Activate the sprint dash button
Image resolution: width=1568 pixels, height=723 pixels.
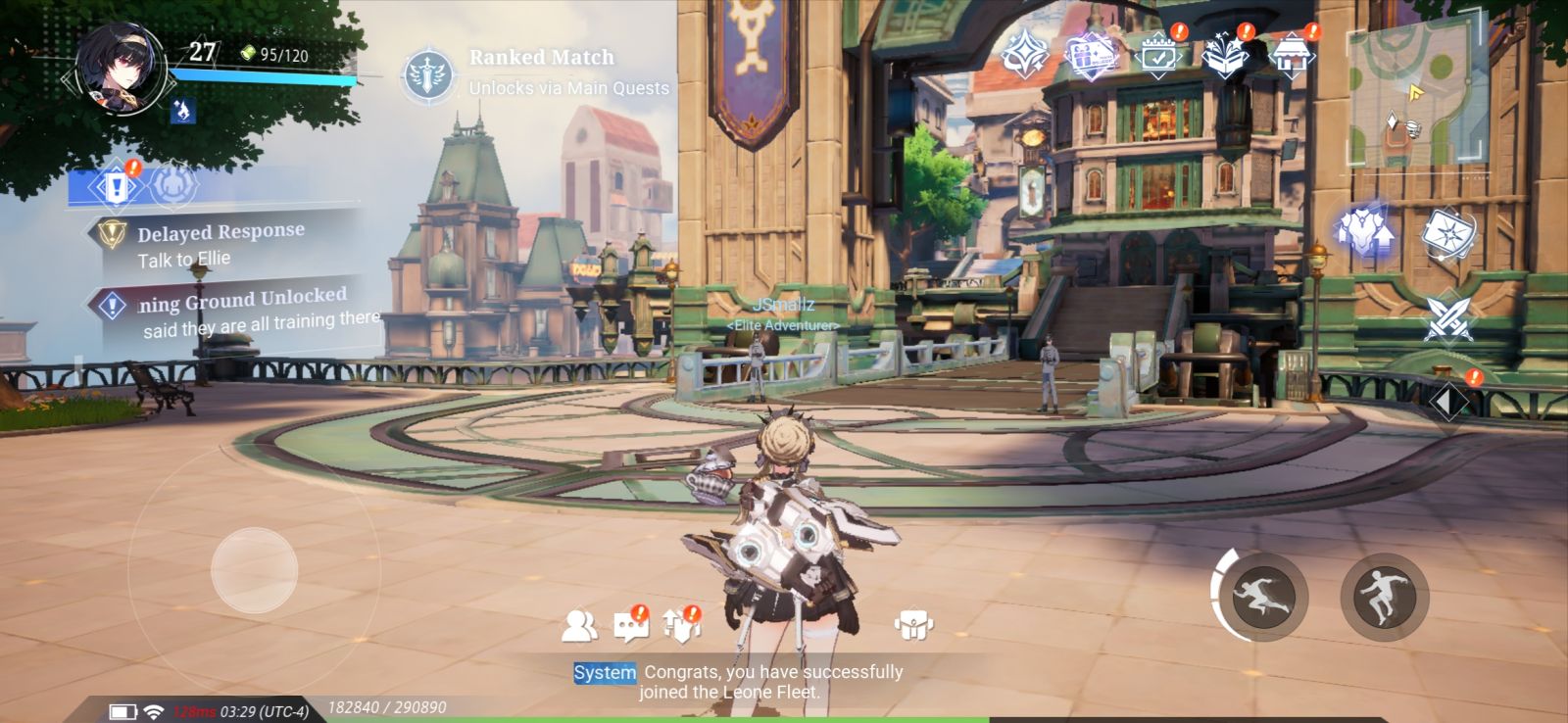pyautogui.click(x=1262, y=595)
